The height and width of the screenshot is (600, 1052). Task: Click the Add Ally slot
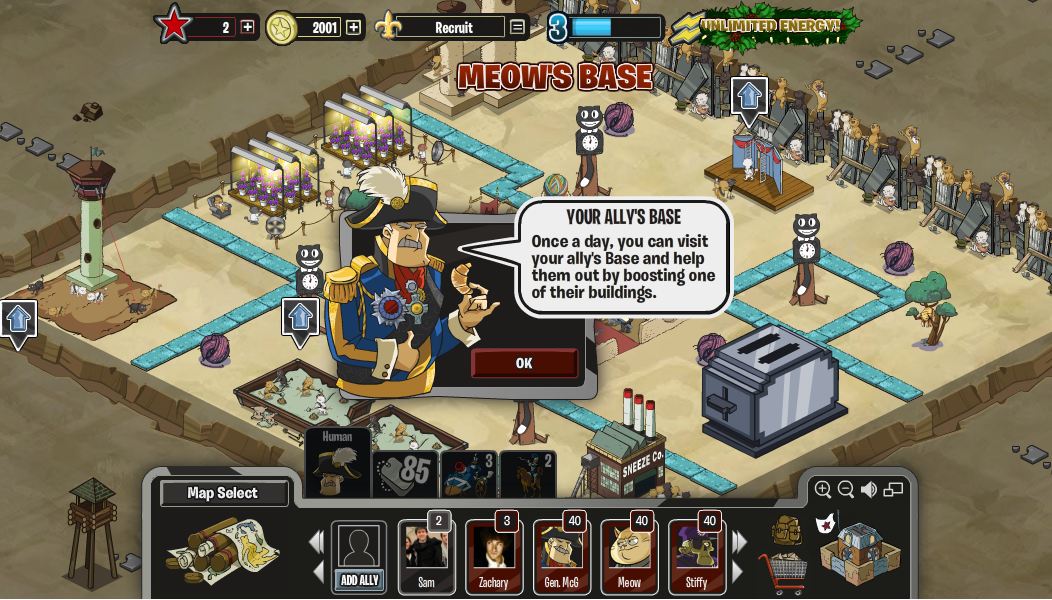click(x=359, y=556)
